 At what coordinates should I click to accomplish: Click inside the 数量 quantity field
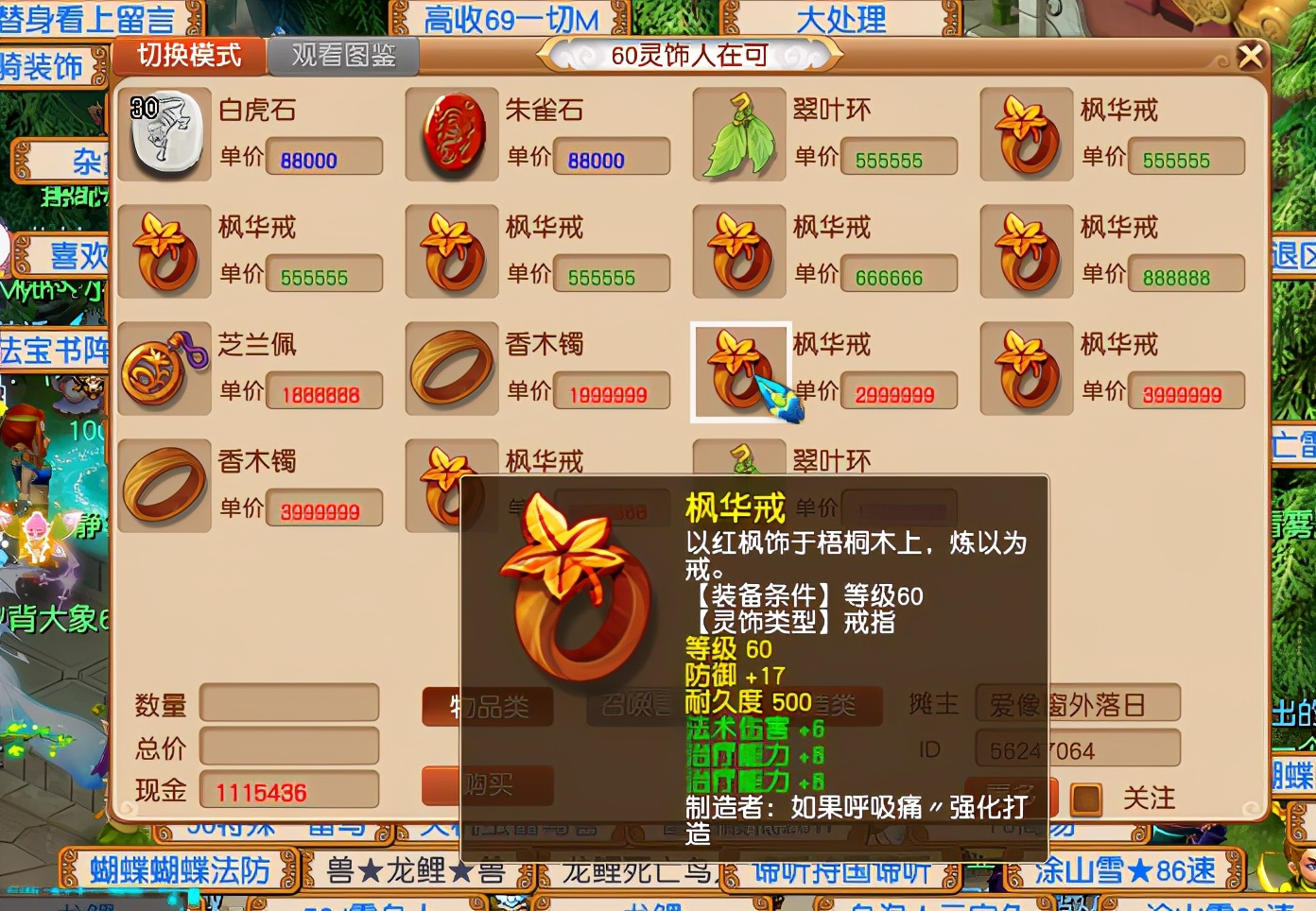(290, 704)
